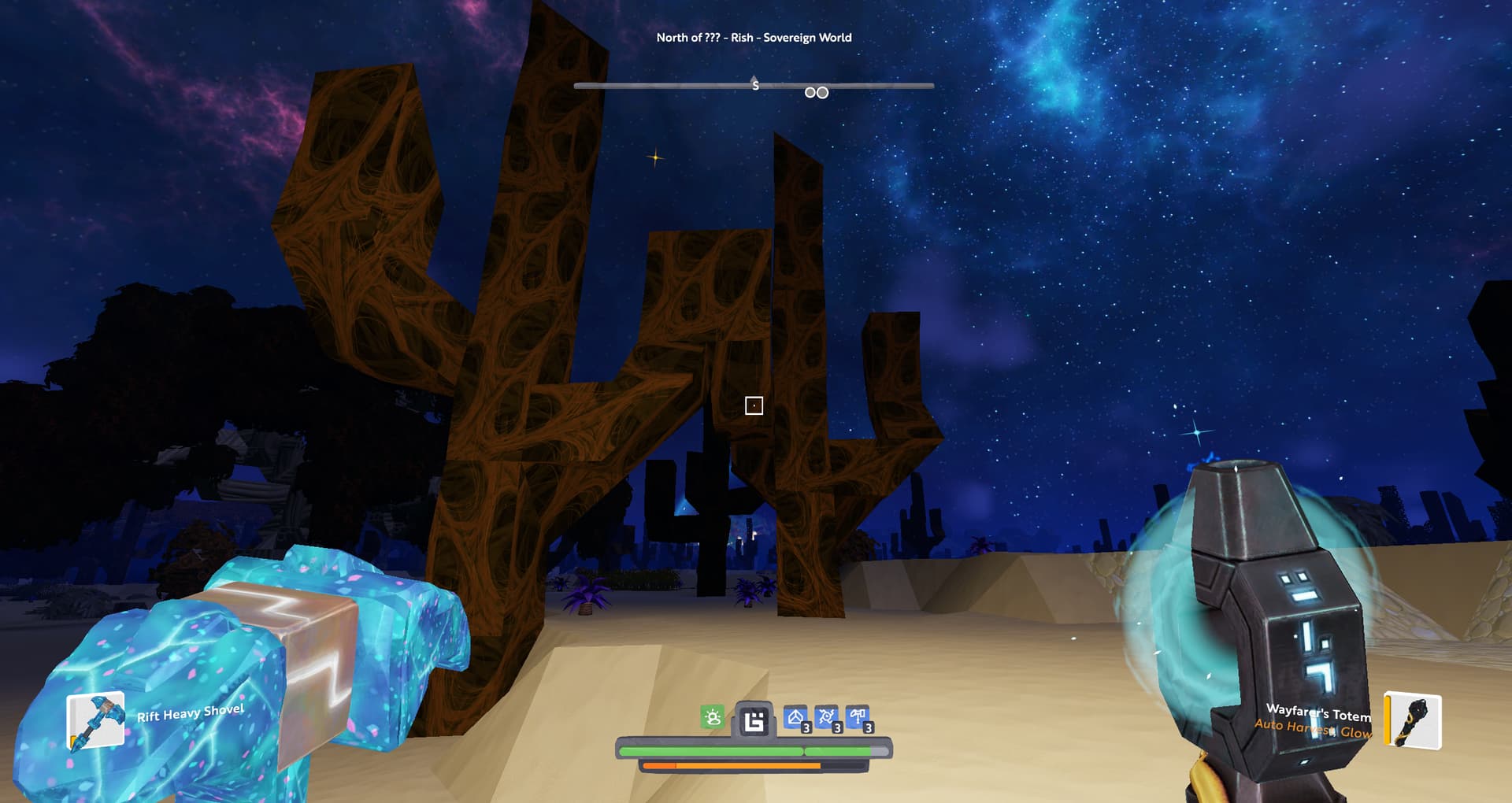This screenshot has width=1512, height=803.
Task: Click the blue hammer buff icon
Action: 858,717
